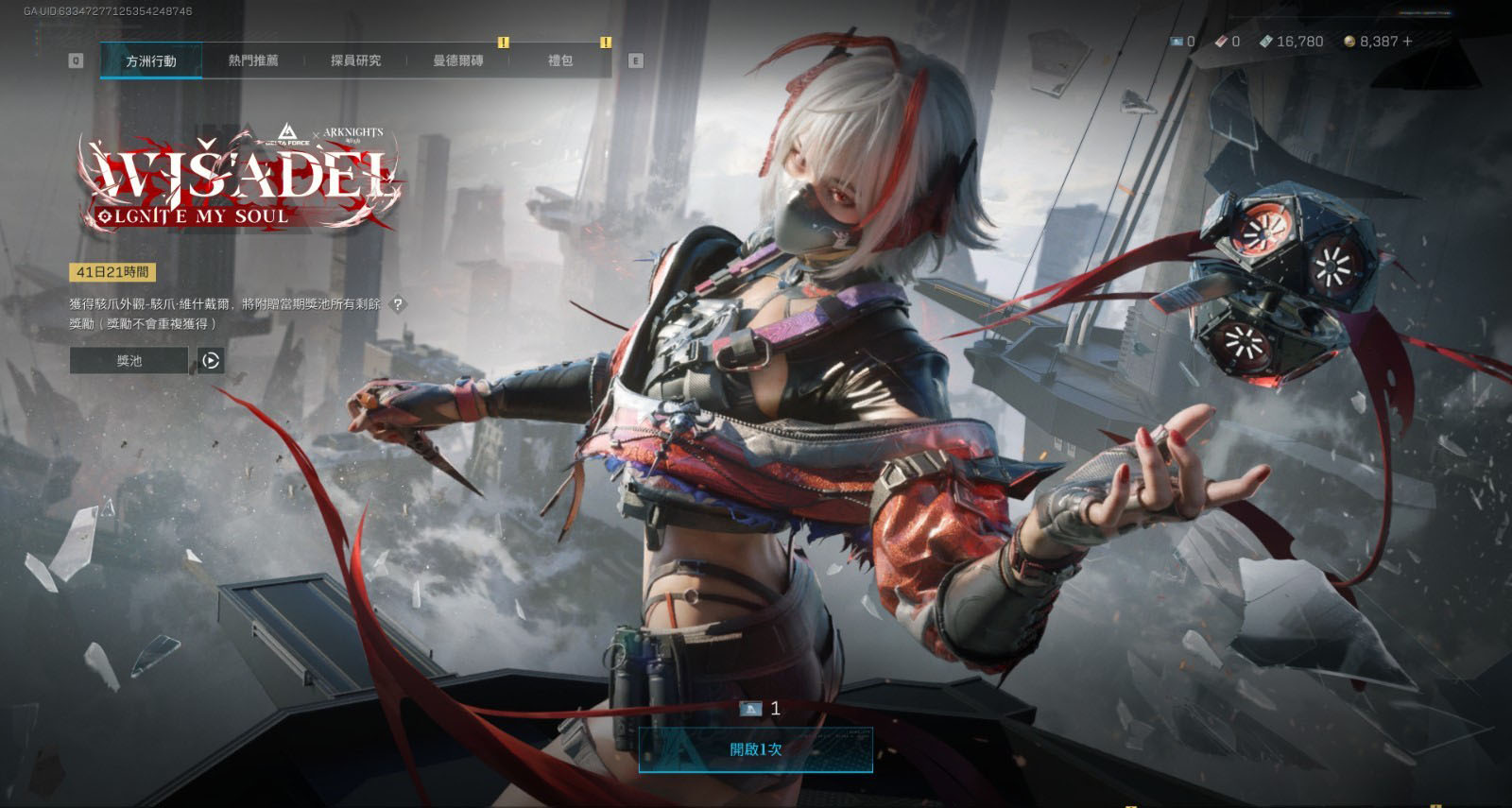Open the 禮包 bundles tab
The width and height of the screenshot is (1512, 808).
(560, 60)
